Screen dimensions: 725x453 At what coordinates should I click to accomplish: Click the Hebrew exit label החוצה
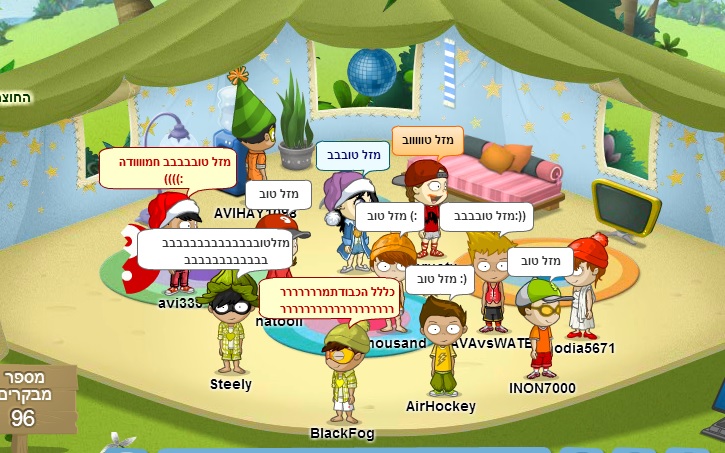(14, 97)
